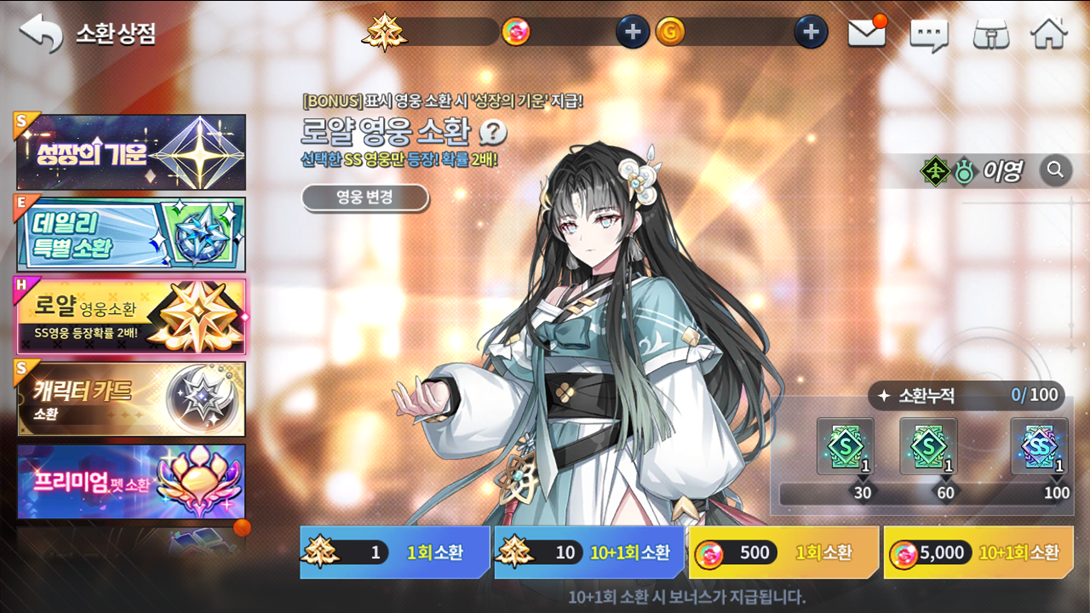Do 10+1 summon for 5,000 gems

(x=978, y=553)
